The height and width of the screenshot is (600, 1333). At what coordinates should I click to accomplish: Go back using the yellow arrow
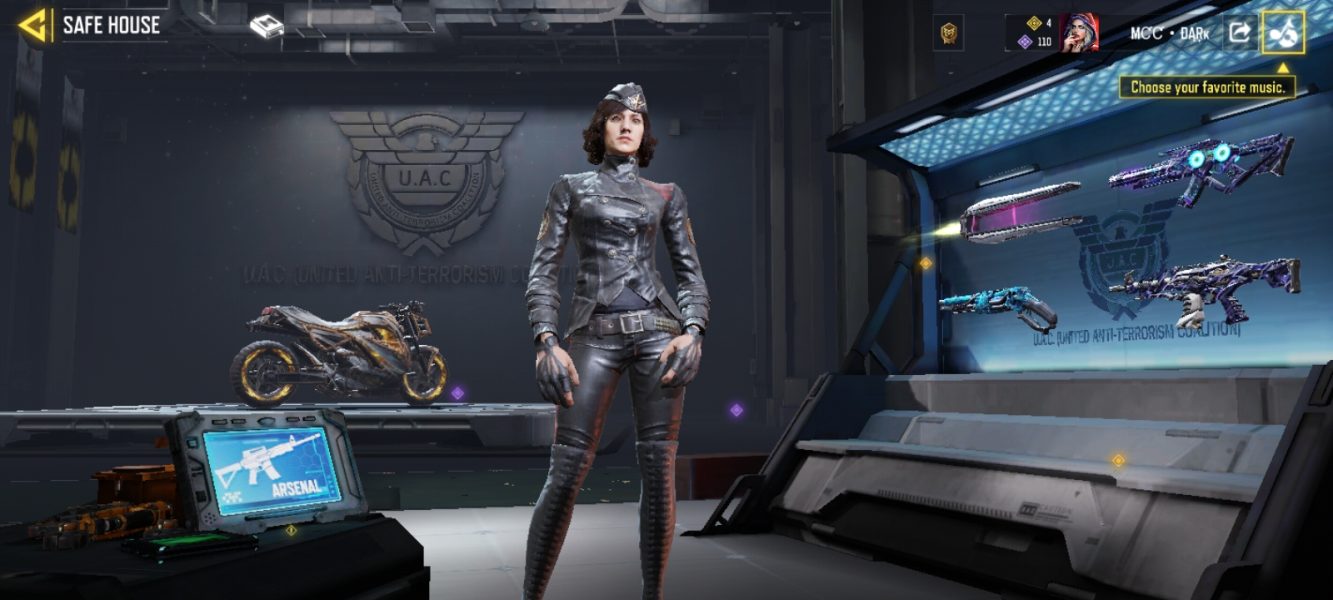(34, 25)
